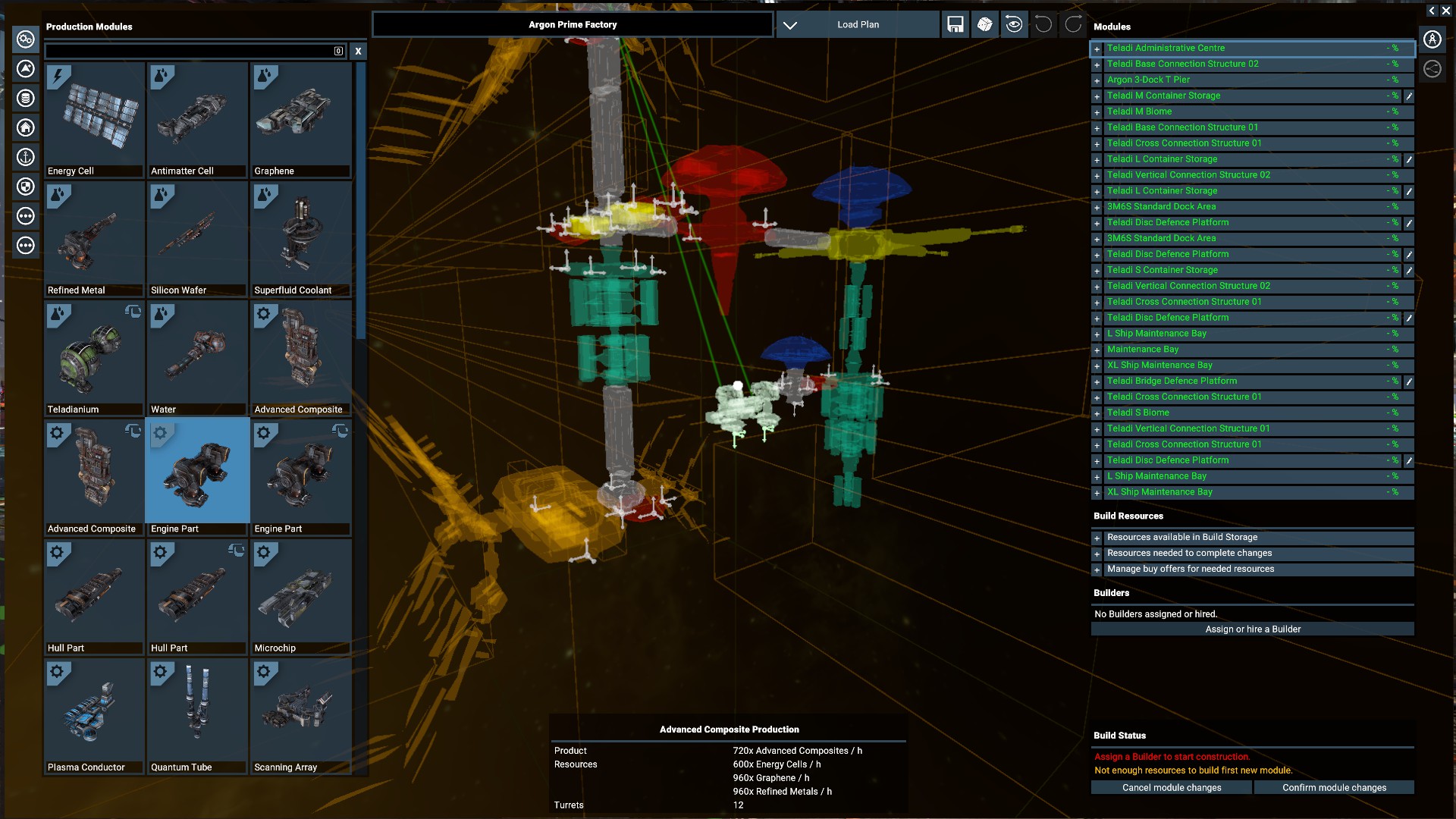Expand the Argon 3-Dock T Pier entry
The image size is (1456, 819).
(x=1097, y=81)
